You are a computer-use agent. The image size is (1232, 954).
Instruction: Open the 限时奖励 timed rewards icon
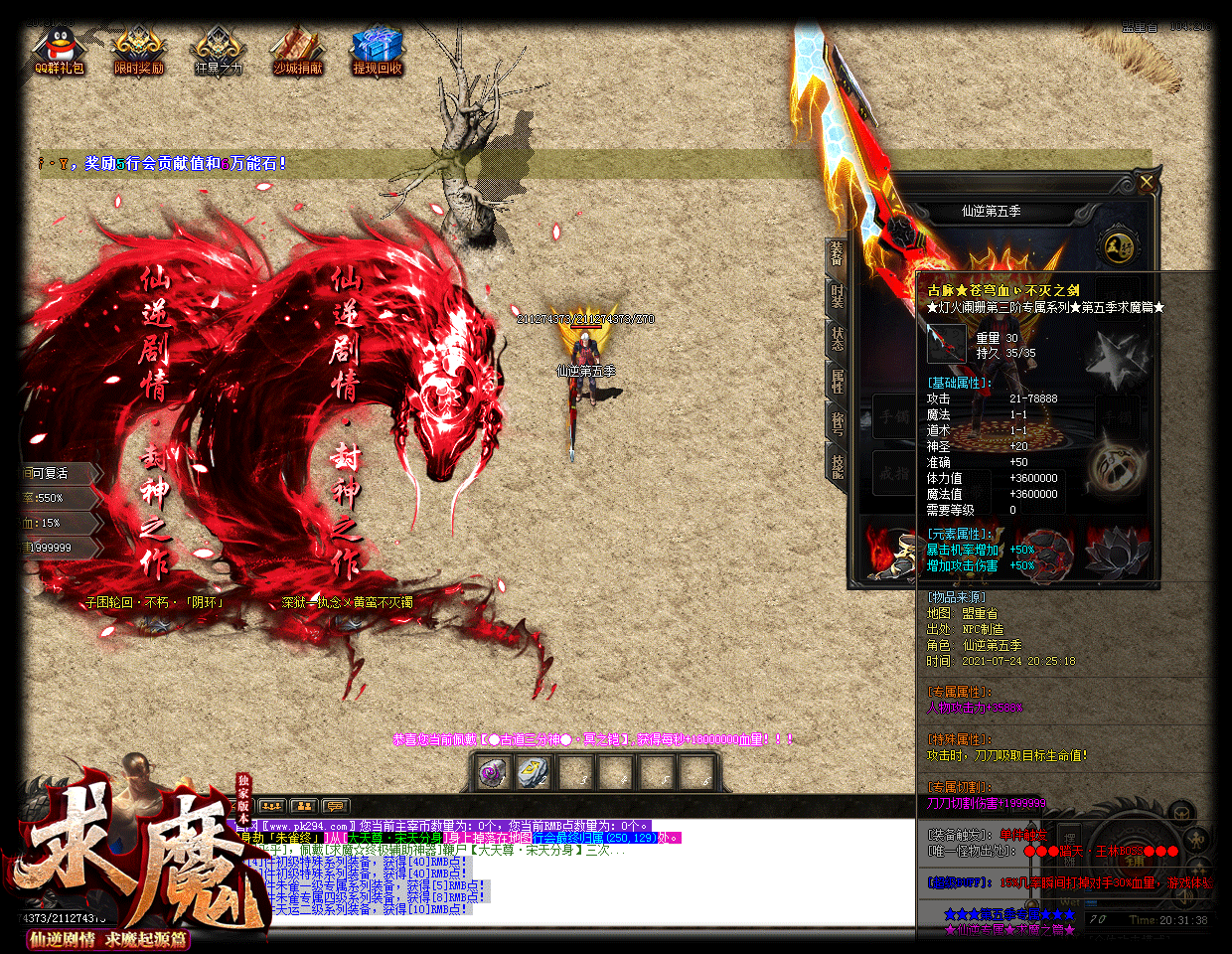pyautogui.click(x=138, y=52)
